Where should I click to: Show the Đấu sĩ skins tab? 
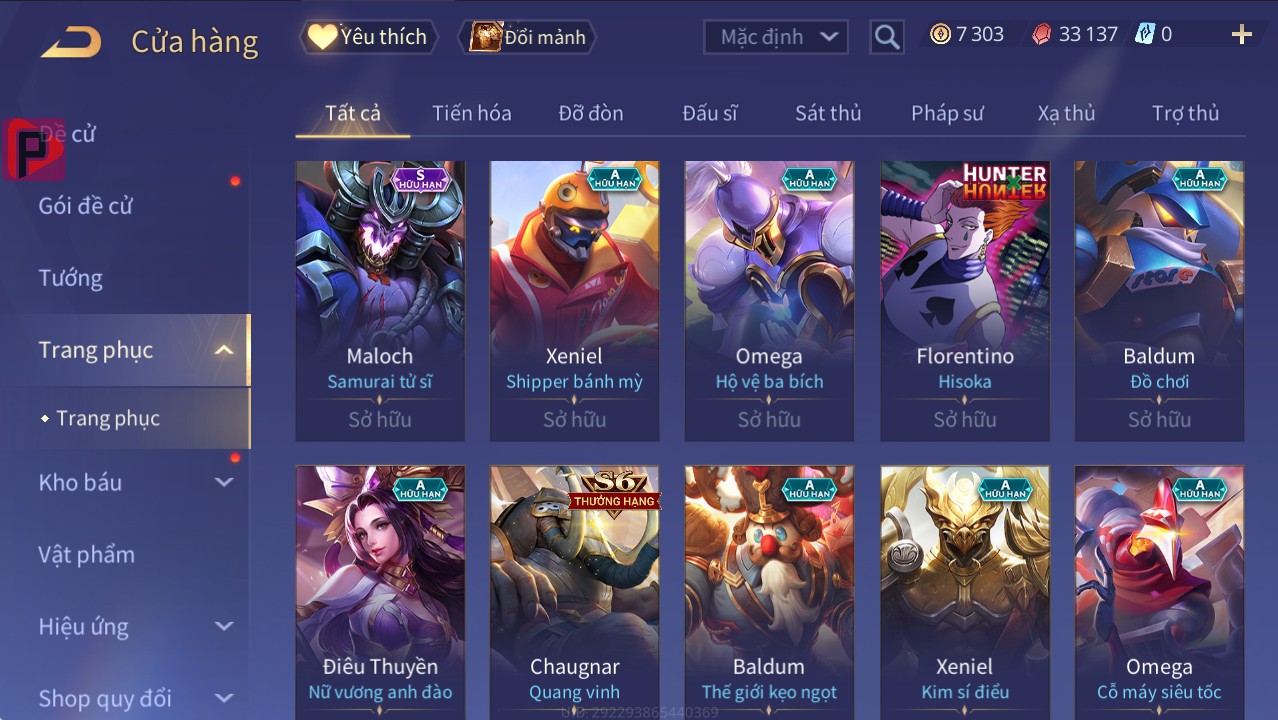[709, 113]
